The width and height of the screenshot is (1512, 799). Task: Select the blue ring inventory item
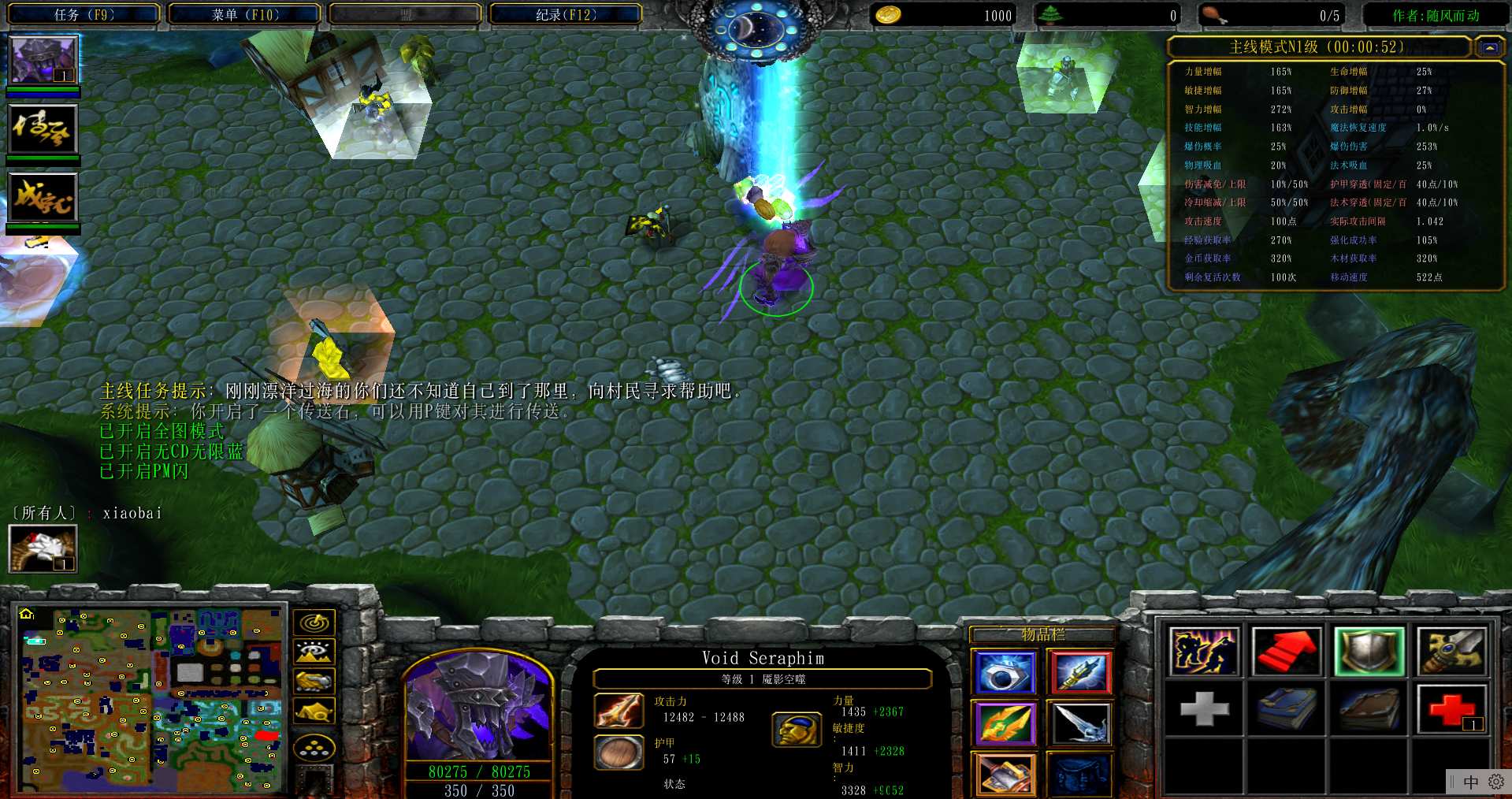coord(1004,672)
